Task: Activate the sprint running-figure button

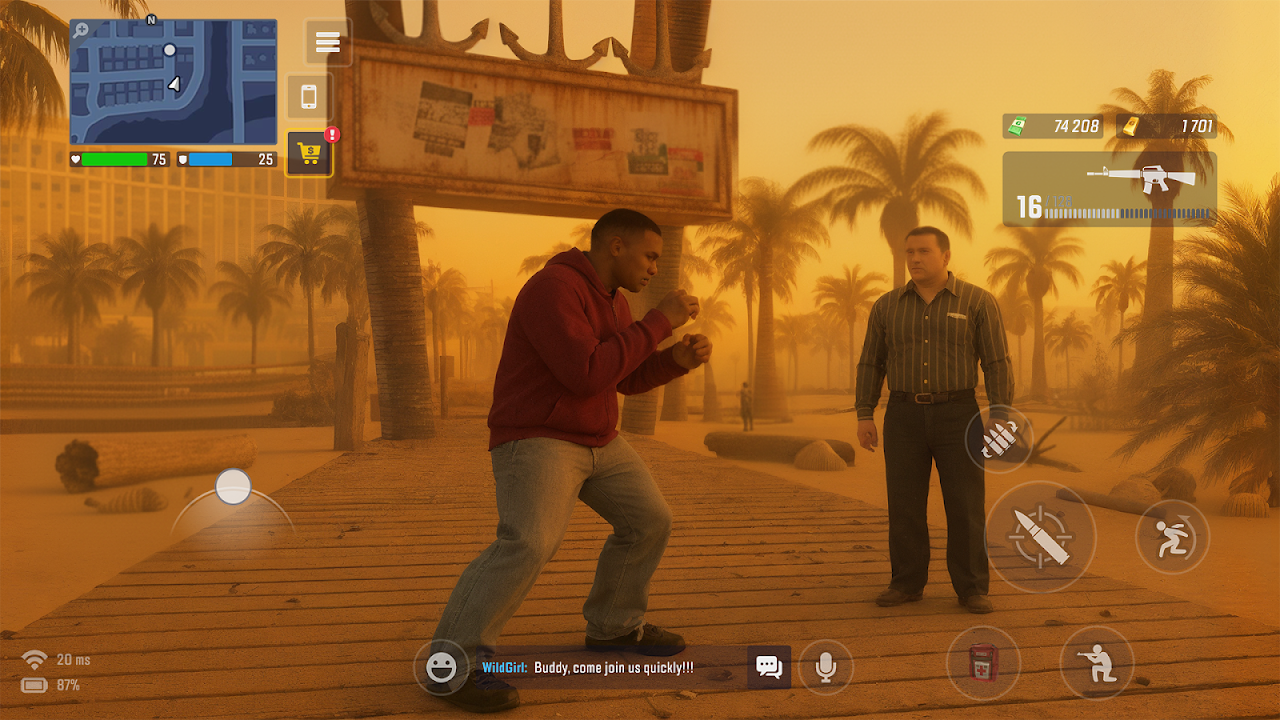Action: (x=1172, y=537)
